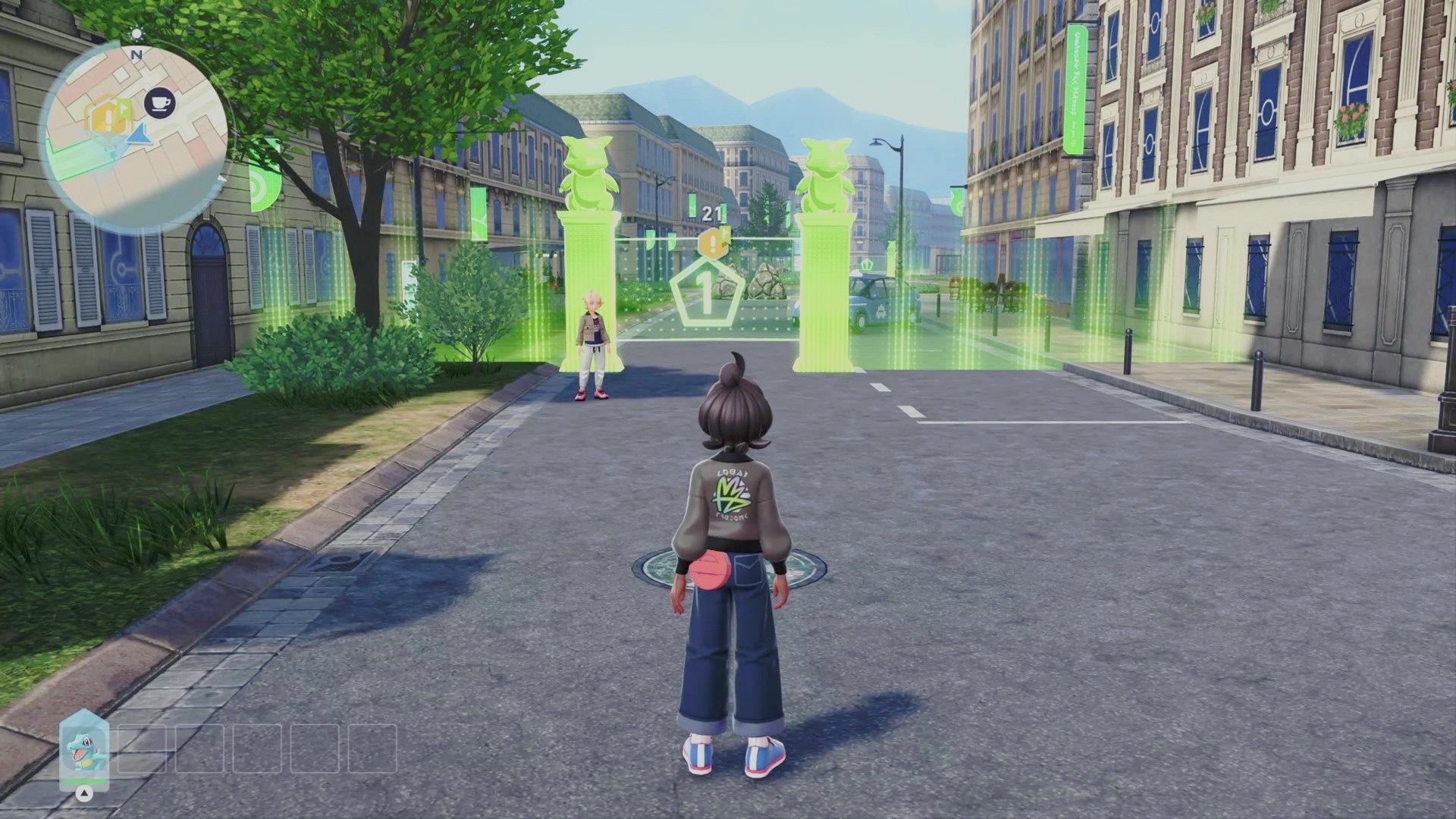
Task: Click the N compass letter on the minimap
Action: click(x=136, y=55)
